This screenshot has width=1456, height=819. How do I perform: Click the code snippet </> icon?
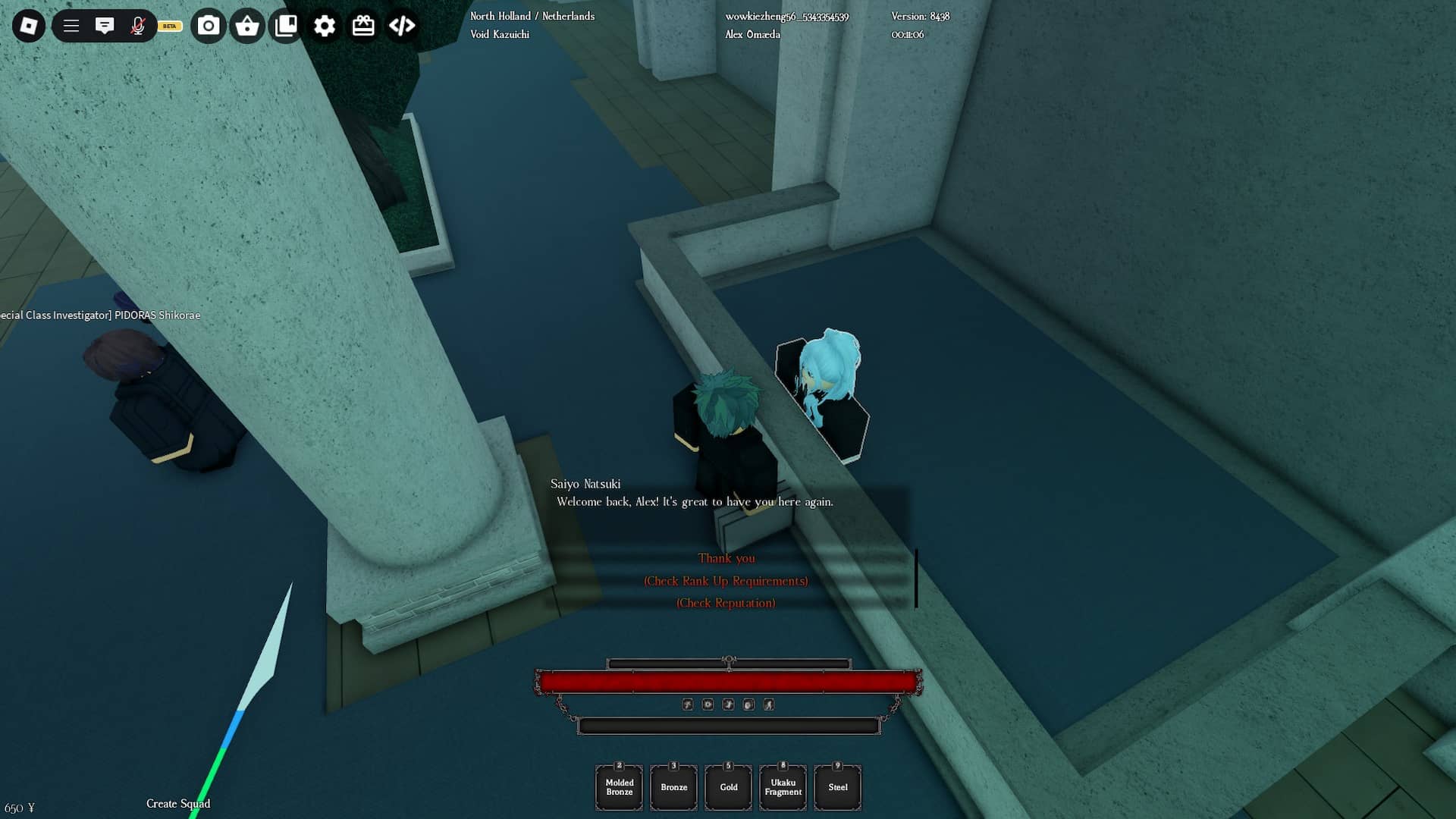401,25
